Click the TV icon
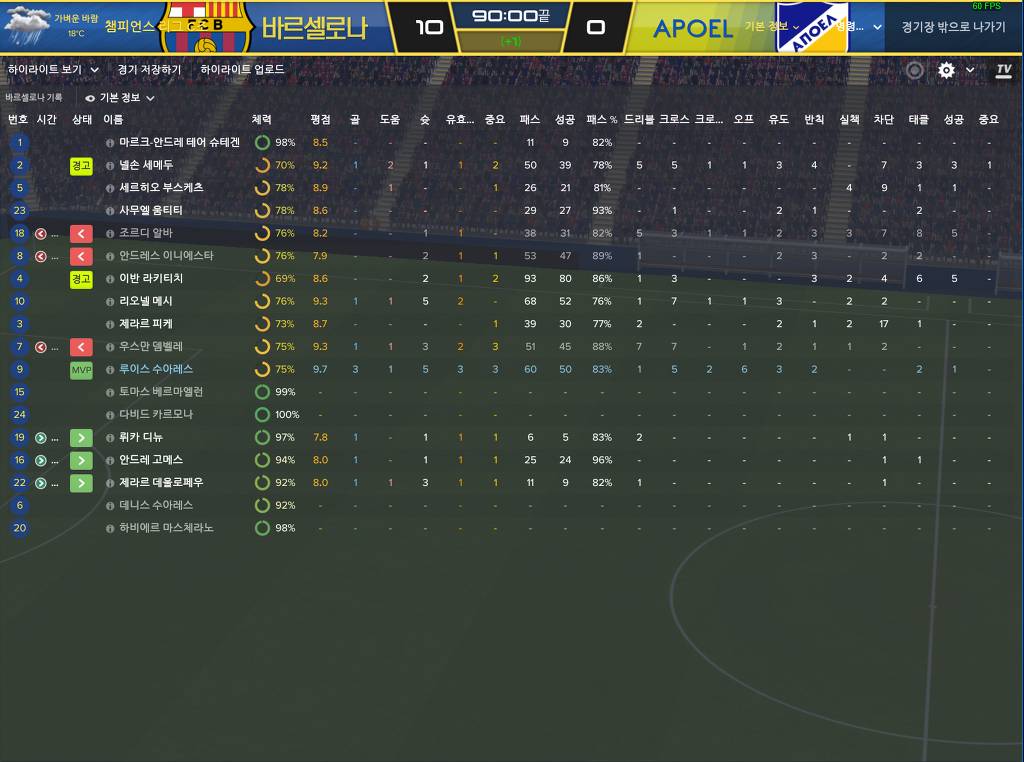Image resolution: width=1024 pixels, height=762 pixels. [x=1004, y=70]
